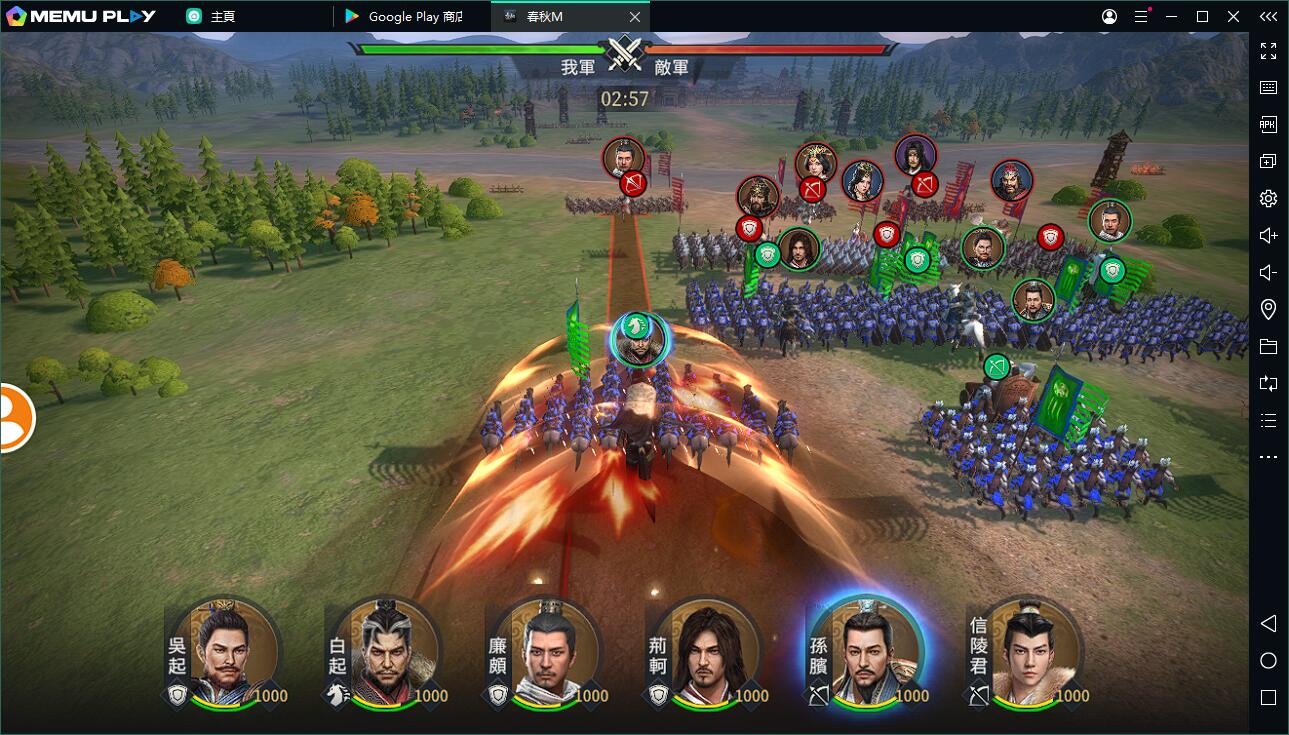The height and width of the screenshot is (735, 1289).
Task: Click the Android back triangle button
Action: pos(1268,624)
